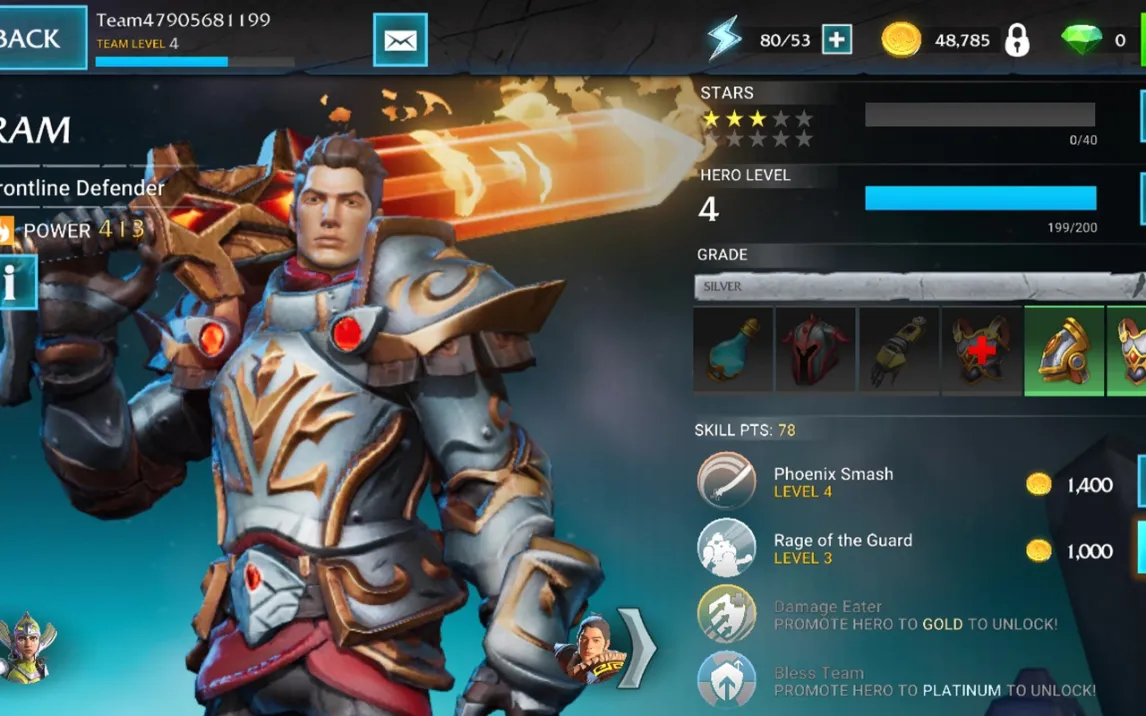Choose the golden gauntlet gear slot
Viewport: 1146px width, 716px height.
(x=898, y=350)
